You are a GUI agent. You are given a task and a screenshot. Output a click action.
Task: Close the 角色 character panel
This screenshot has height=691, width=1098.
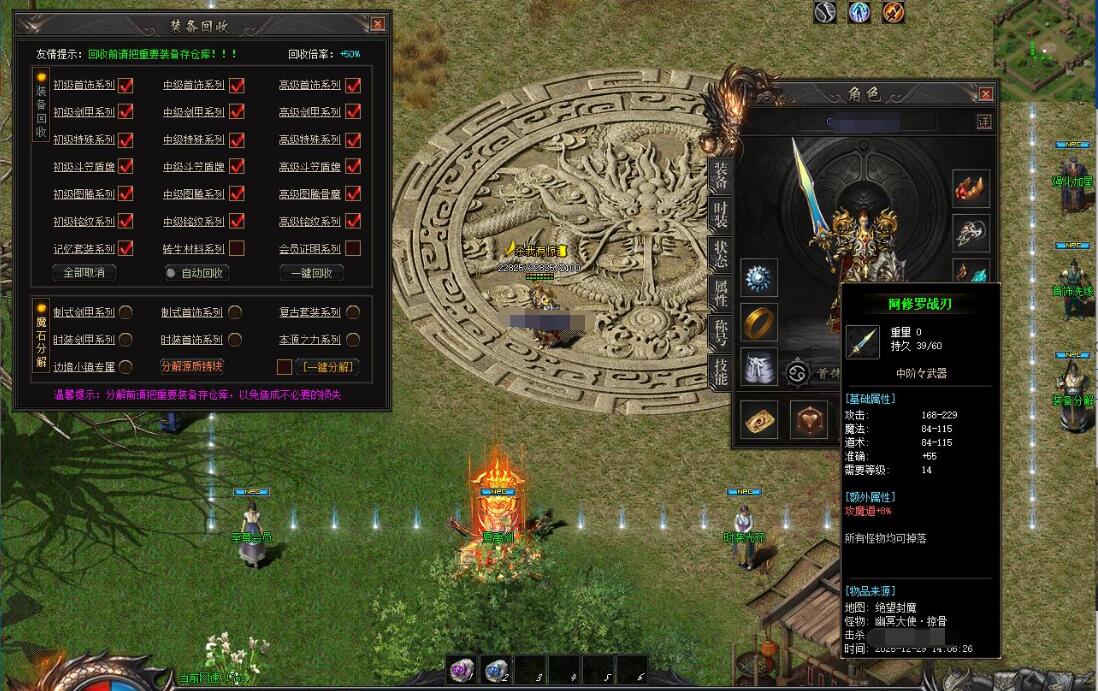click(986, 94)
